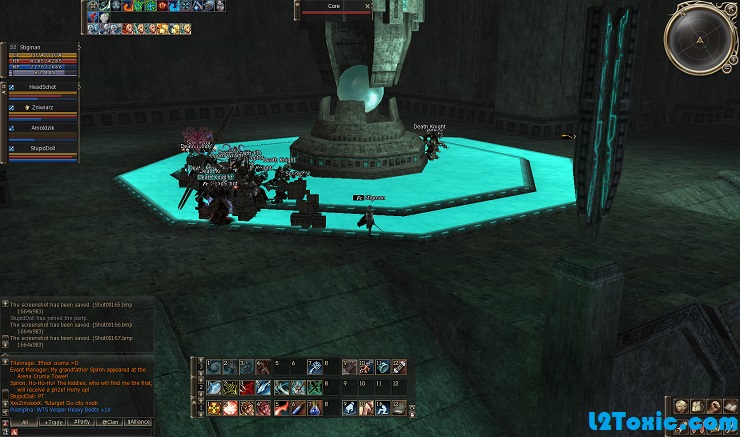Open the circular radar minimap
Viewport: 740px width, 437px height.
[701, 37]
